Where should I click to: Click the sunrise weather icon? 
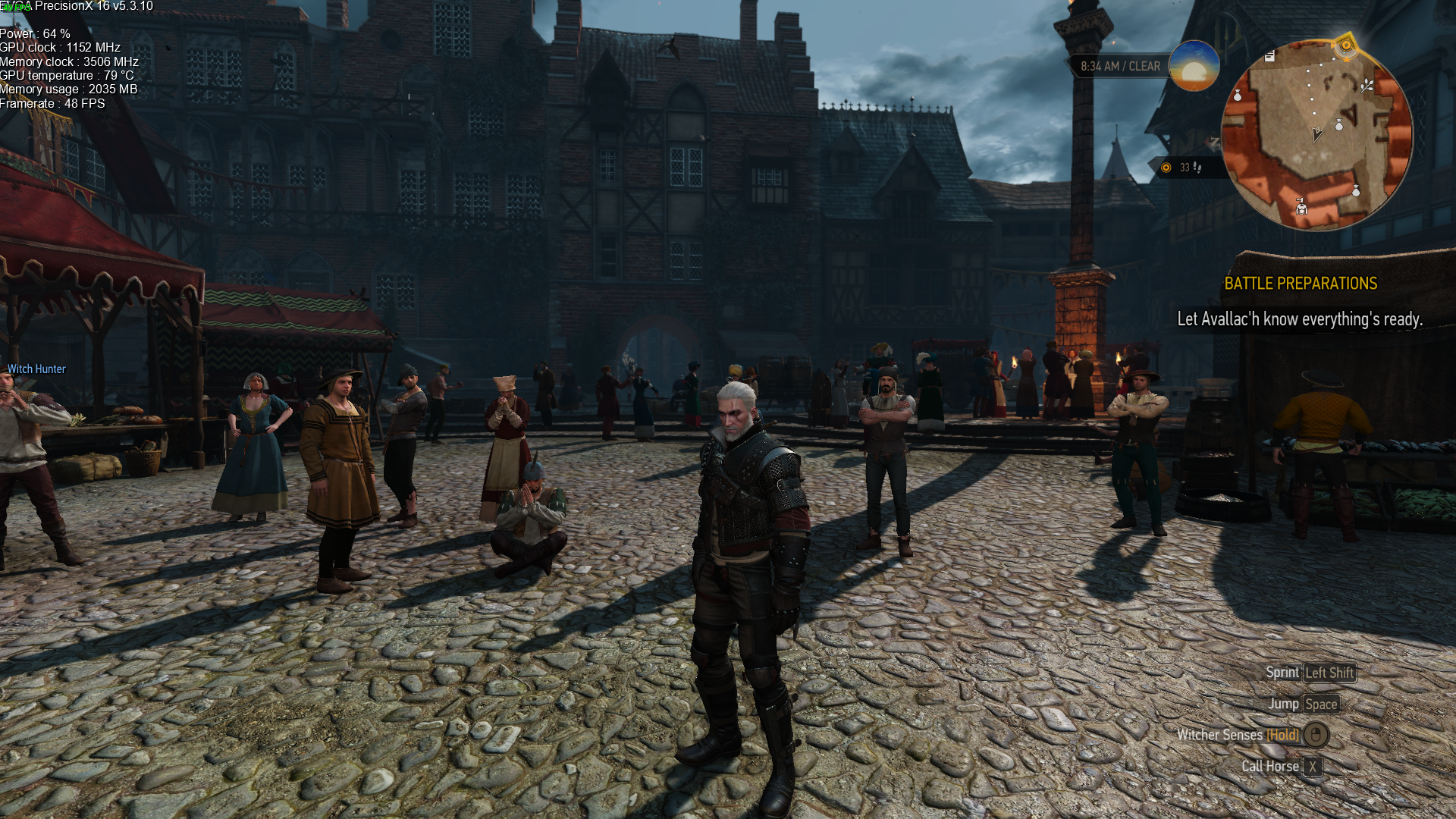pyautogui.click(x=1194, y=66)
